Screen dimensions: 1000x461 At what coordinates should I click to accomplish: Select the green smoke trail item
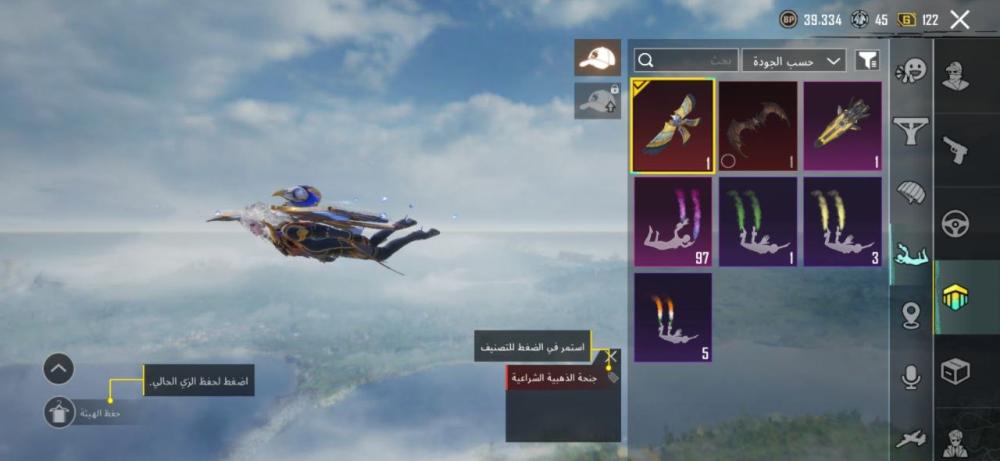(x=758, y=222)
